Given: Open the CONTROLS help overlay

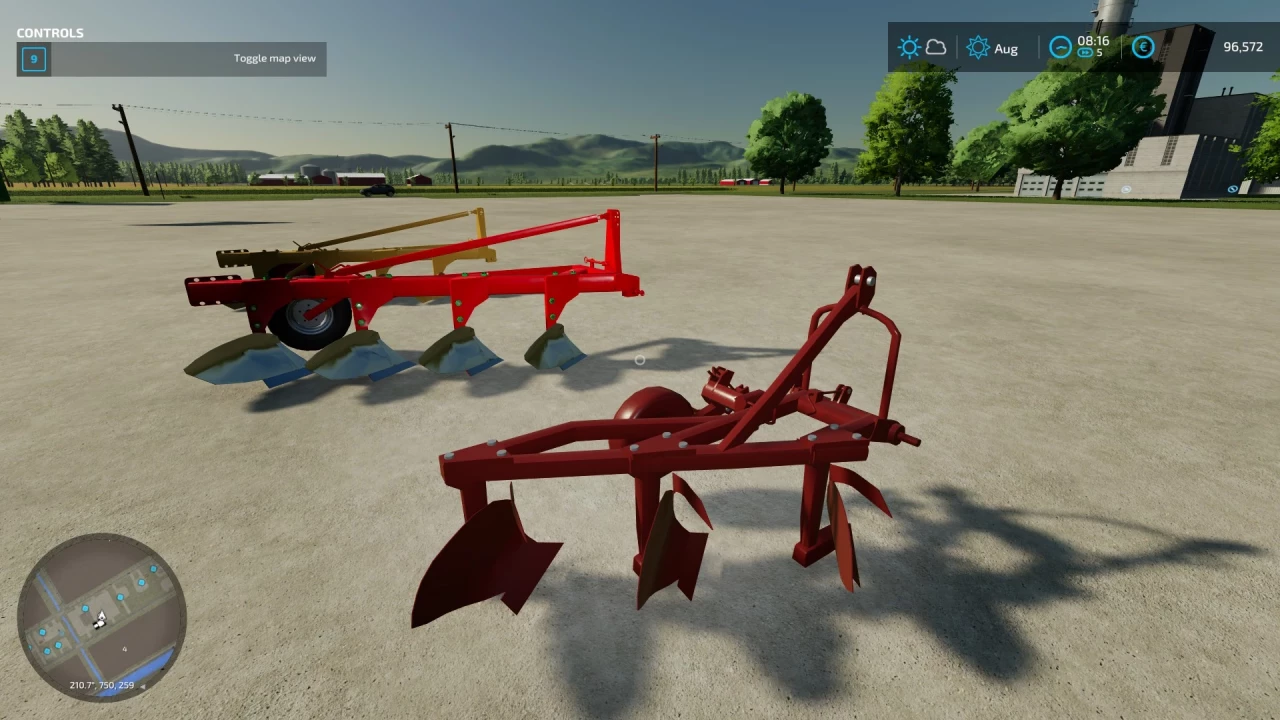Looking at the screenshot, I should point(50,32).
